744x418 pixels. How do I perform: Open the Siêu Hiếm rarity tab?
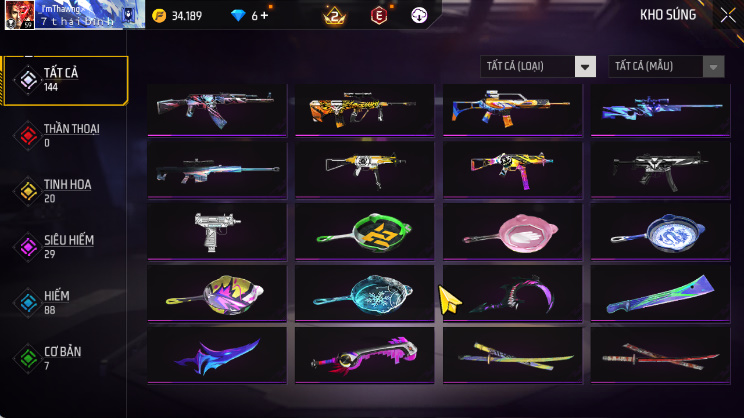tap(66, 246)
